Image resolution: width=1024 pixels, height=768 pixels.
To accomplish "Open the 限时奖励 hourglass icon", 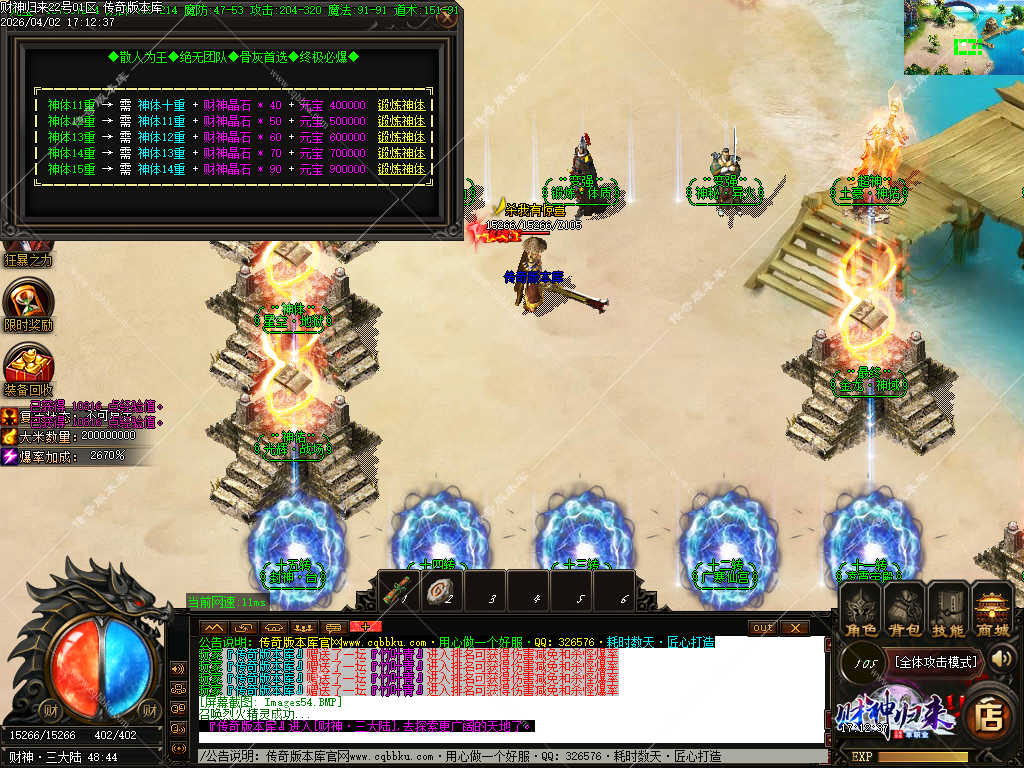I will coord(28,299).
